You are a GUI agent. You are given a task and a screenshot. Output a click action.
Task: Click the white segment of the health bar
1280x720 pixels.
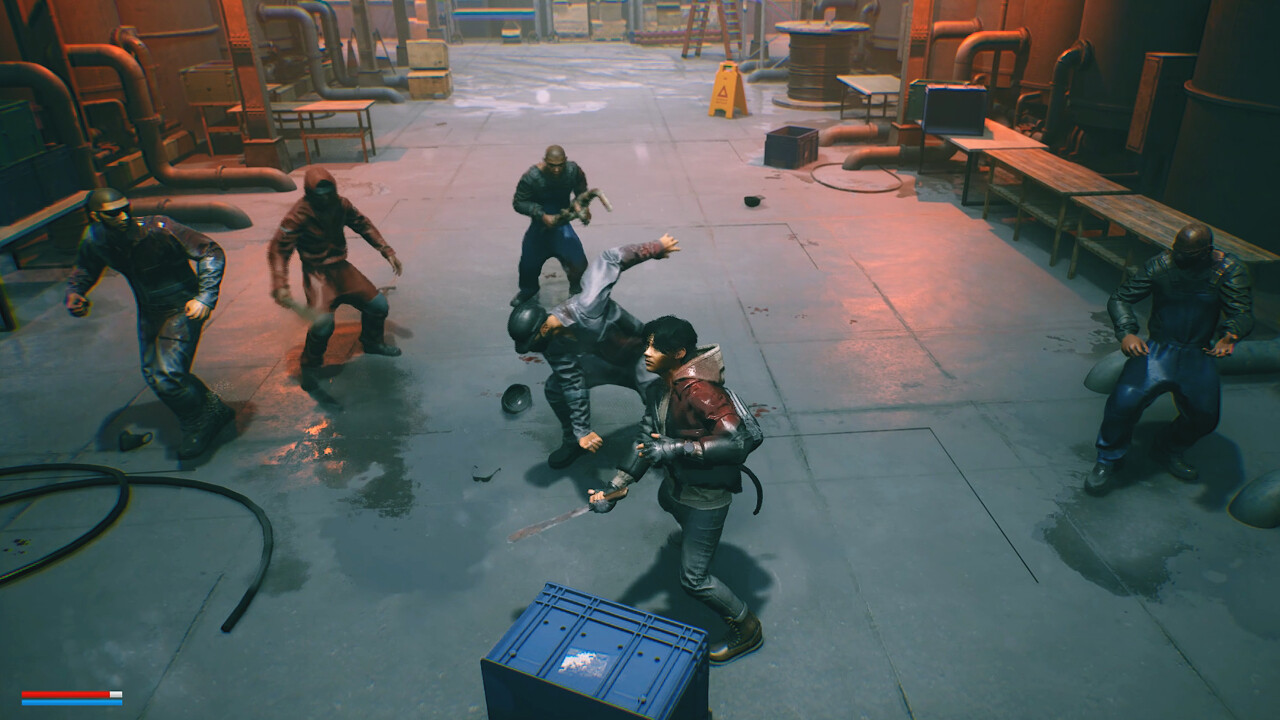(115, 692)
